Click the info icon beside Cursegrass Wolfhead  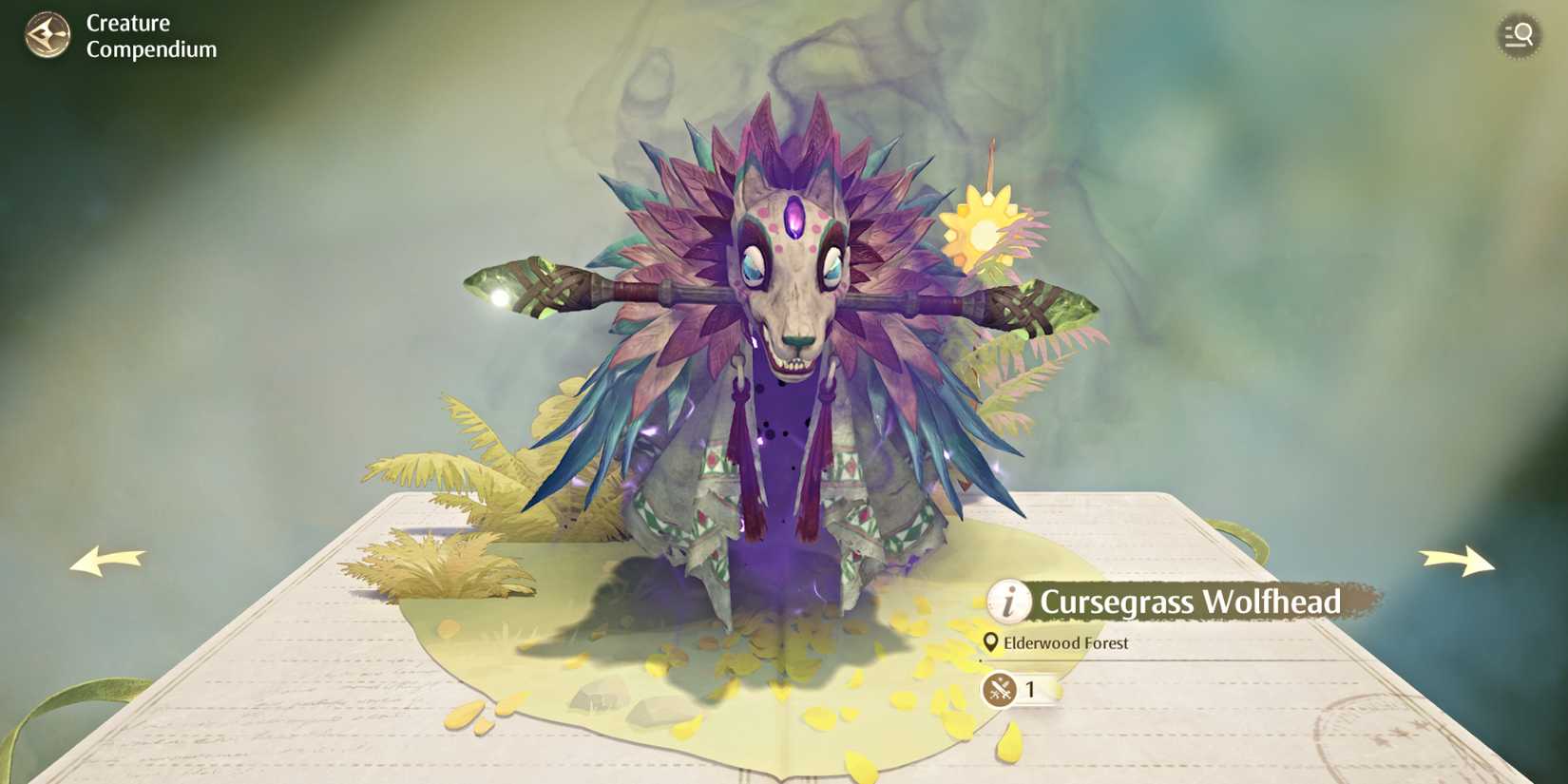tap(1009, 602)
